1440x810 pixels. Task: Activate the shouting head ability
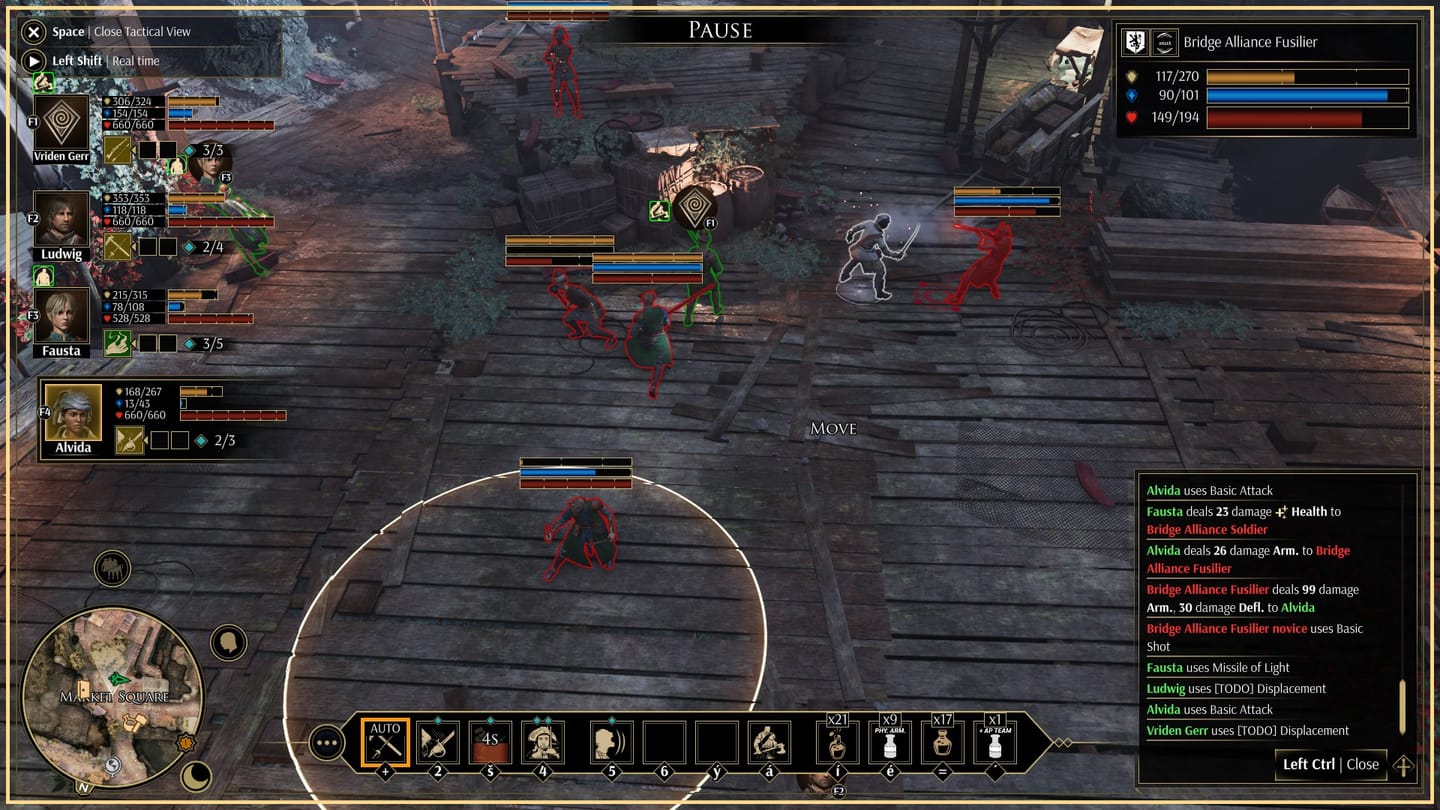(x=611, y=743)
